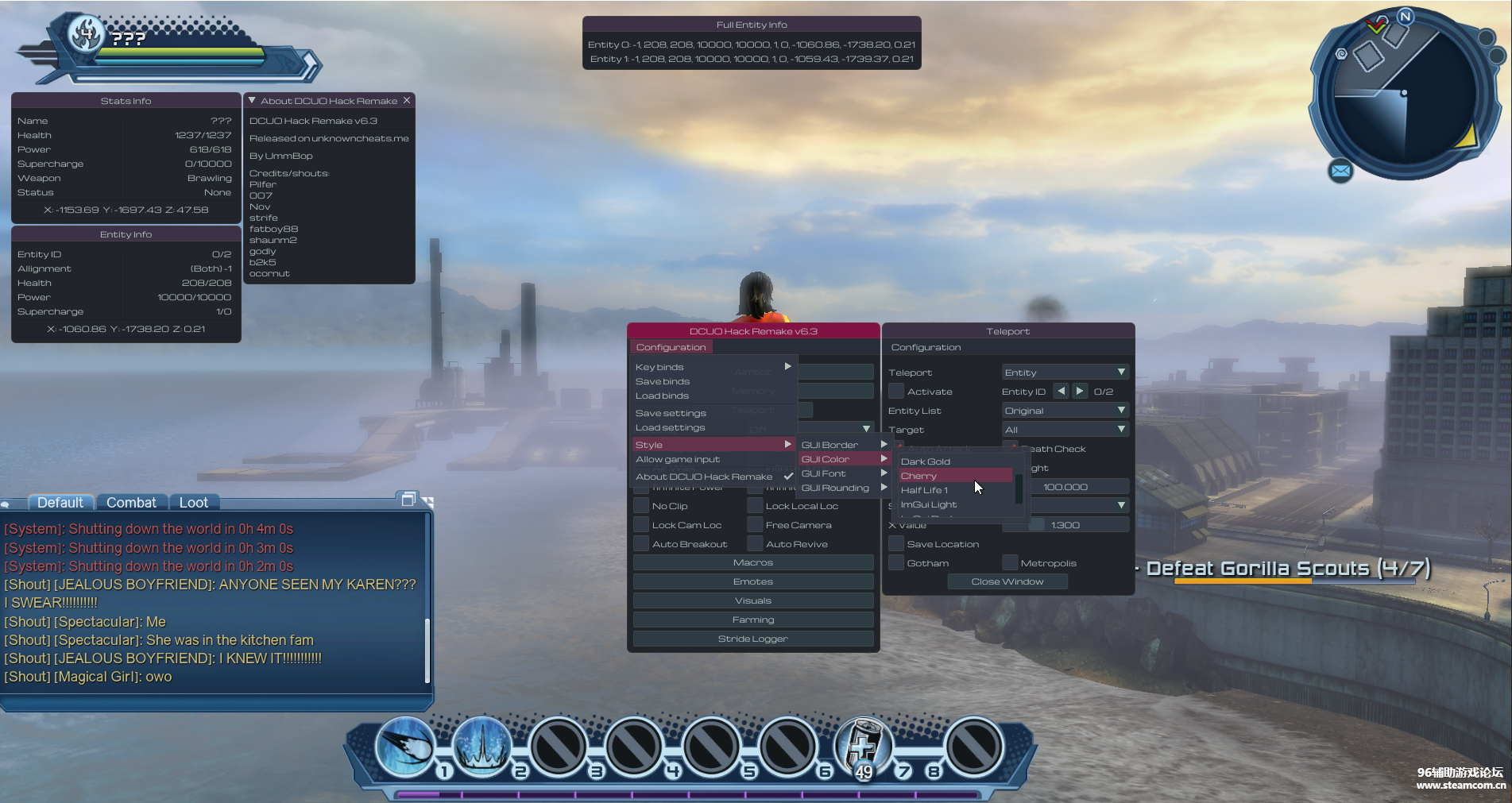
Task: Click the Close Window button
Action: pos(1007,581)
